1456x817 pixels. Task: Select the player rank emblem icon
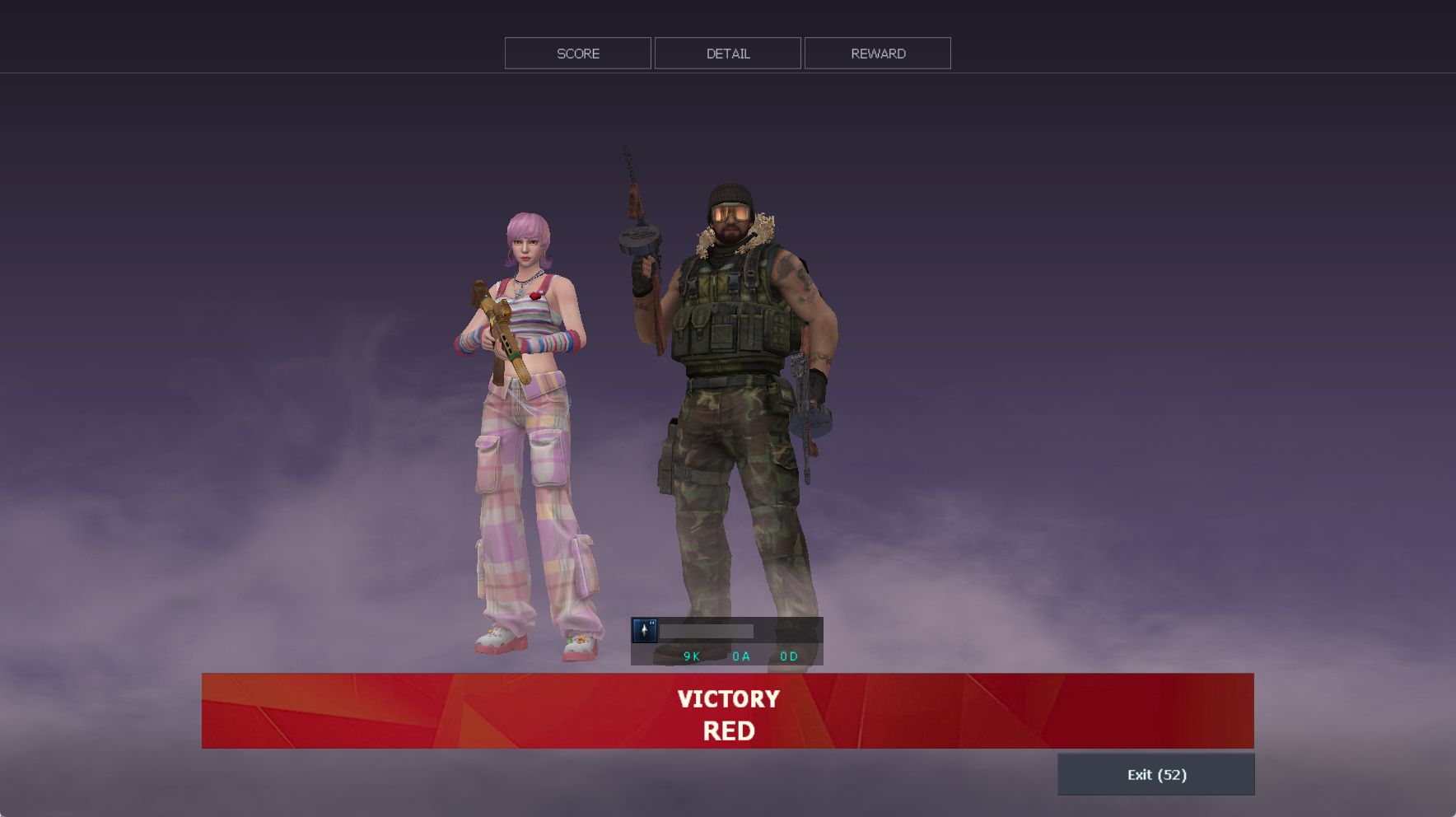(644, 631)
